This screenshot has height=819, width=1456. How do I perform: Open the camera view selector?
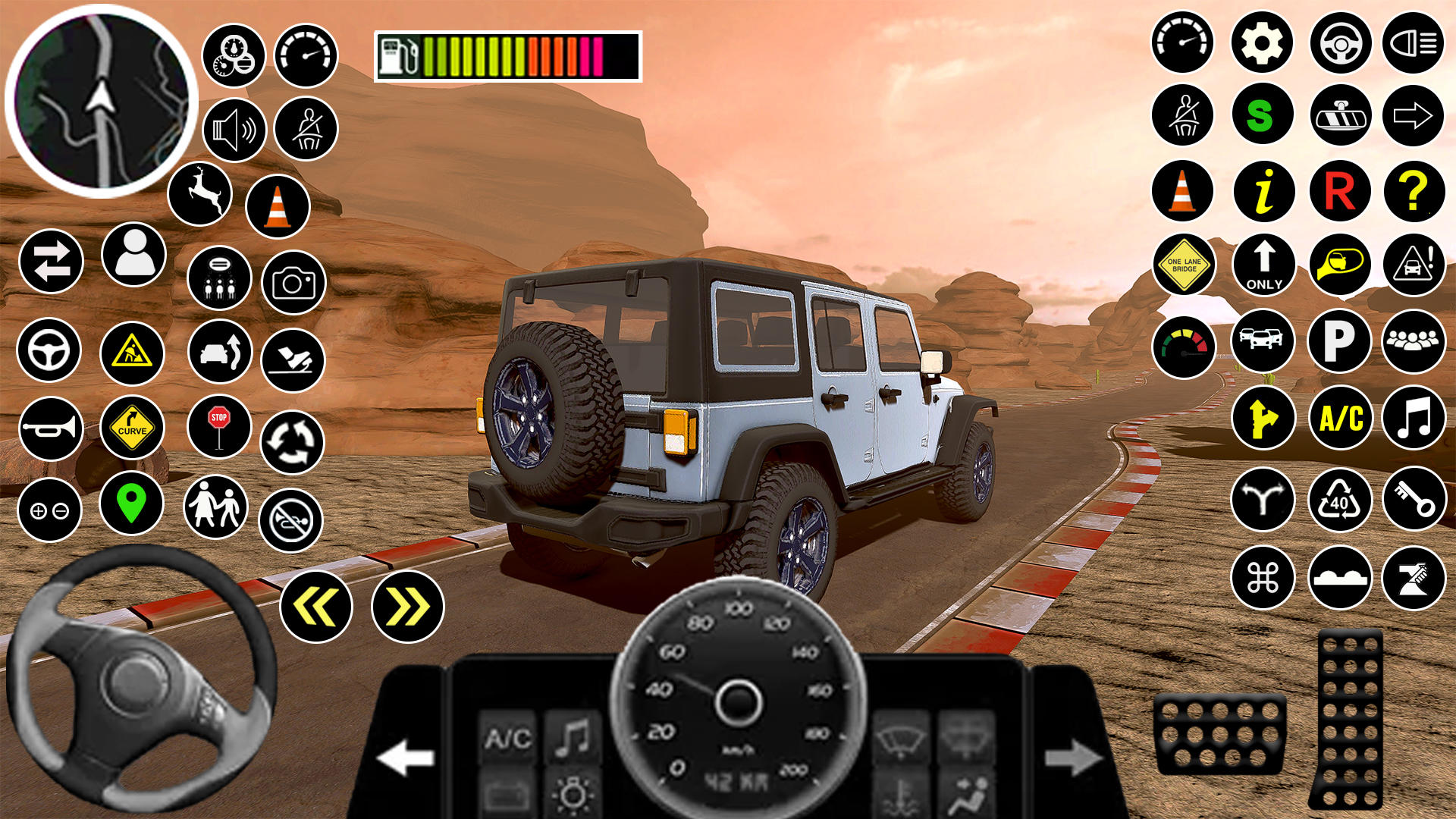(x=294, y=281)
